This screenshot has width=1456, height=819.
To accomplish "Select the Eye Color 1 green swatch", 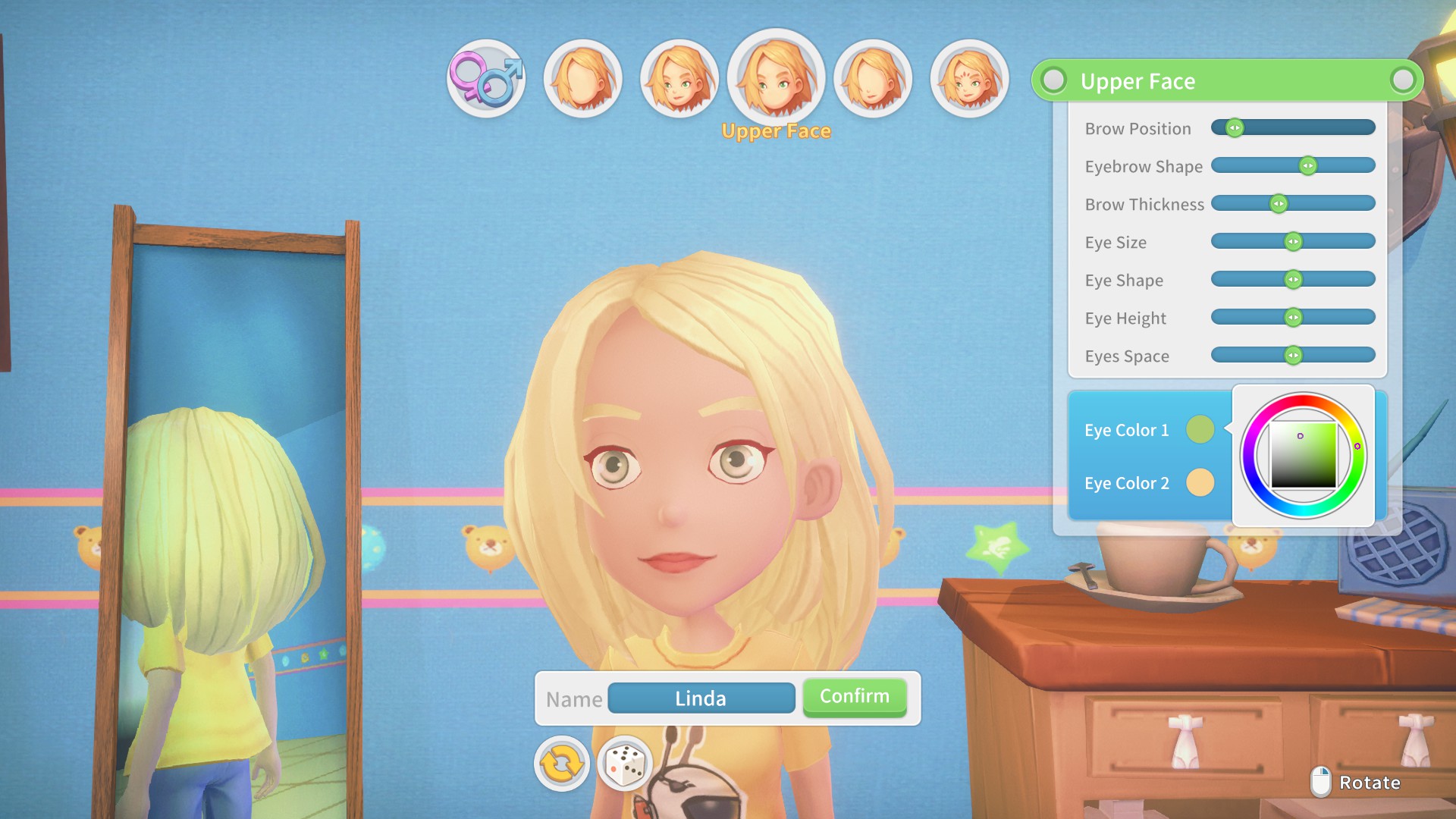I will 1200,430.
